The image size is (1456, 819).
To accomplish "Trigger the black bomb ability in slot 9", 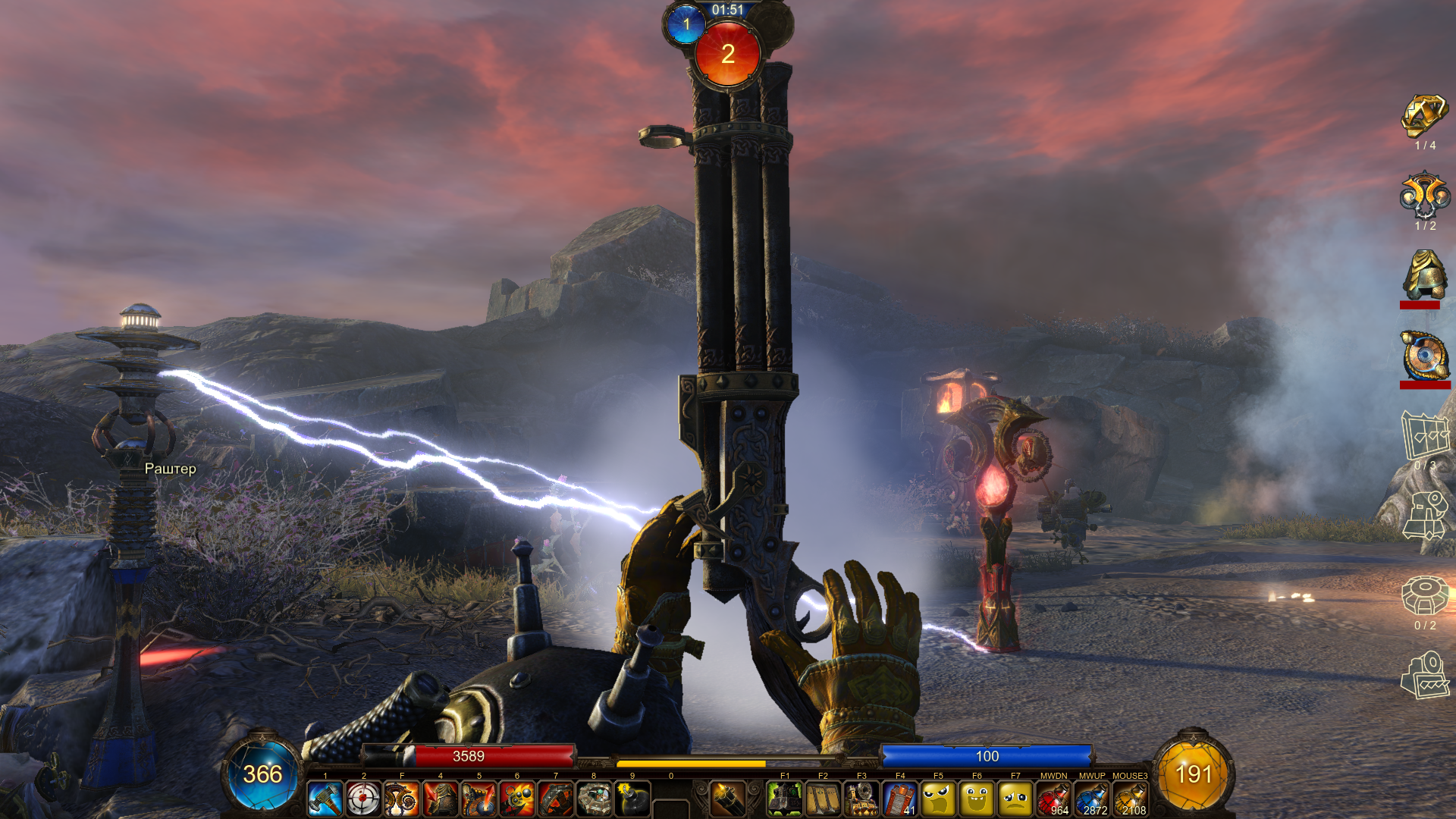I will 632,799.
